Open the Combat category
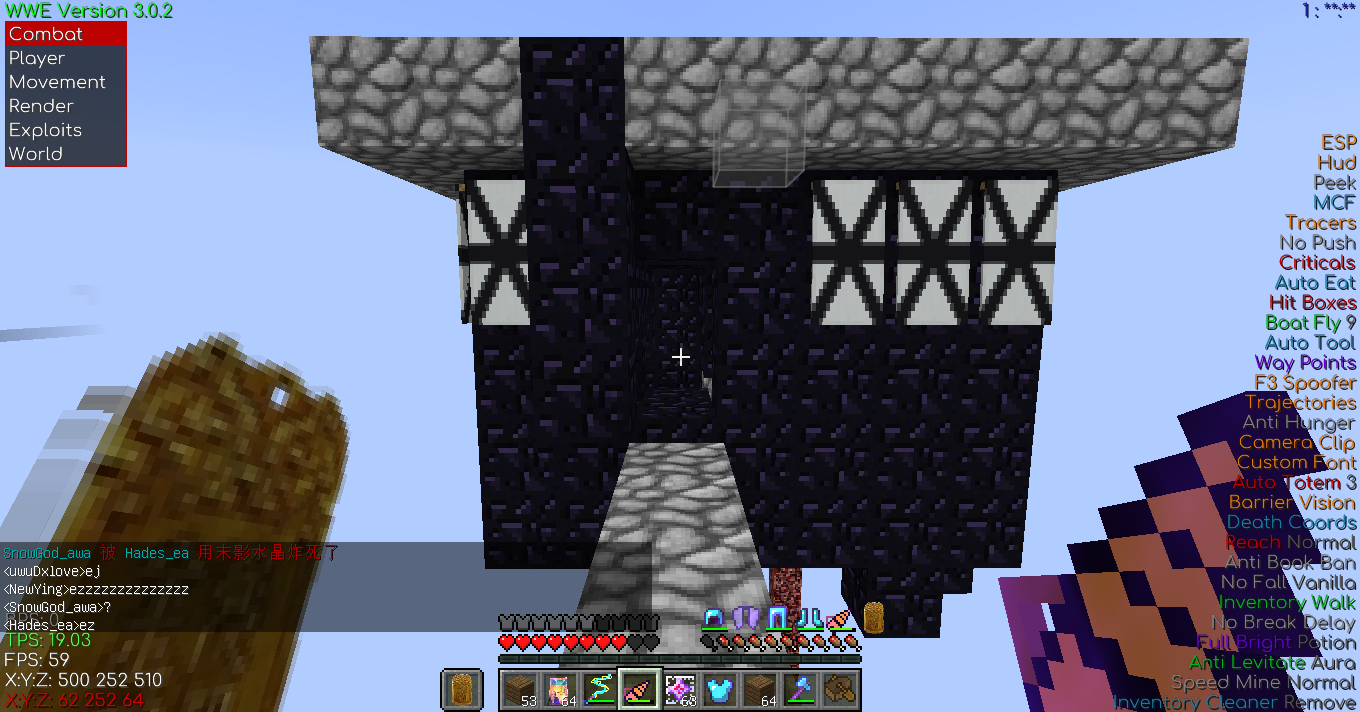 66,34
